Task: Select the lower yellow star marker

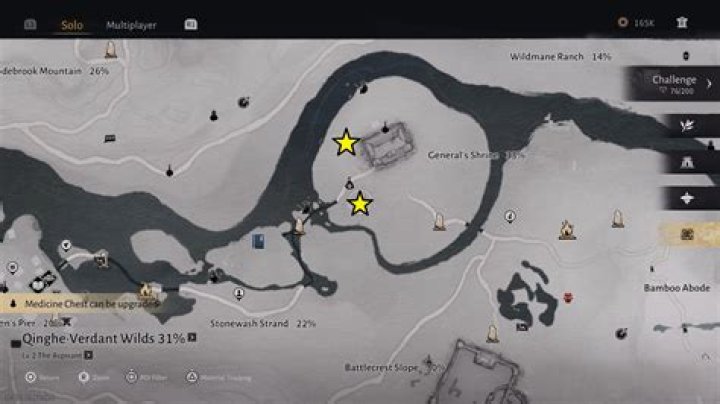Action: pyautogui.click(x=360, y=204)
